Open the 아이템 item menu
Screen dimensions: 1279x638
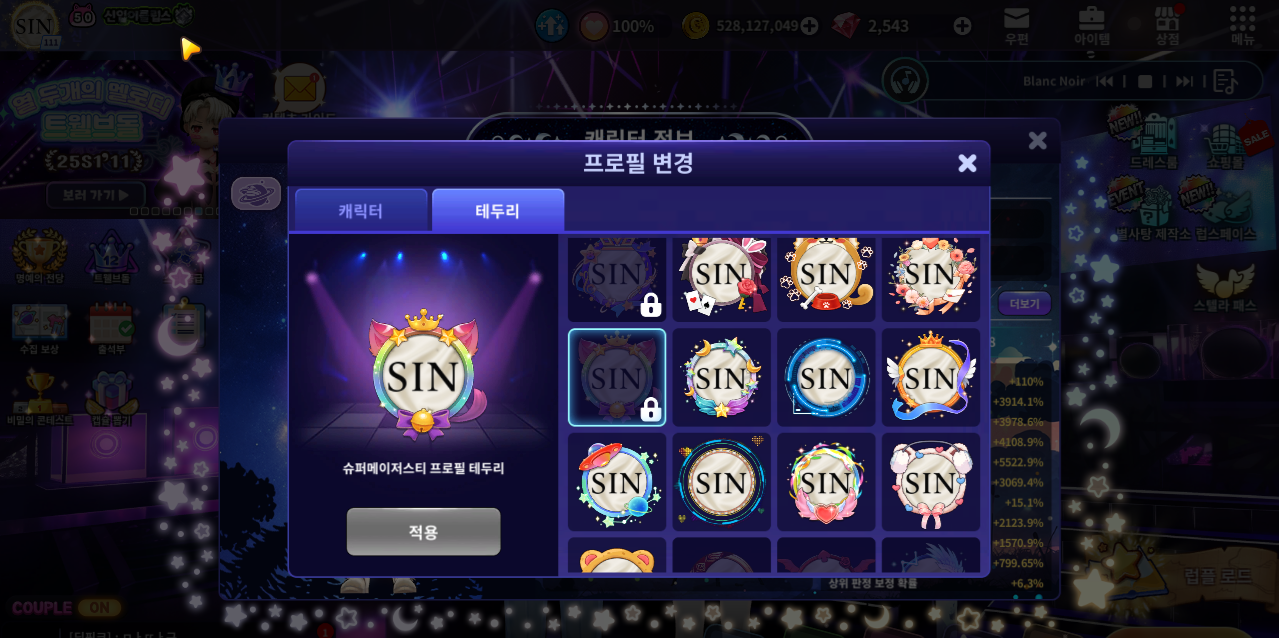[1092, 25]
